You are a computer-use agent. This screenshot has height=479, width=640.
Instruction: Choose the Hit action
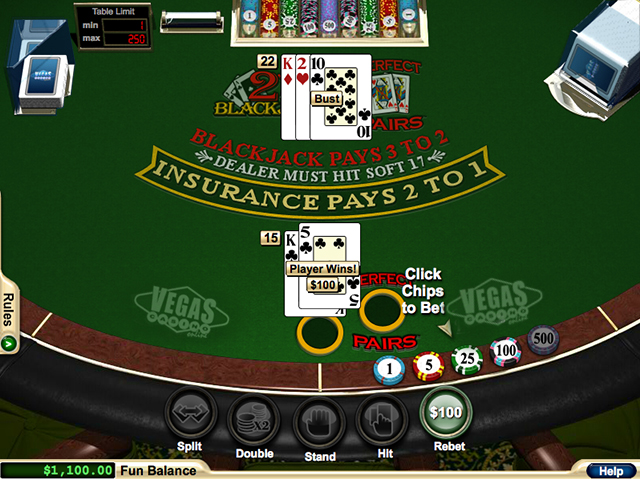(382, 420)
